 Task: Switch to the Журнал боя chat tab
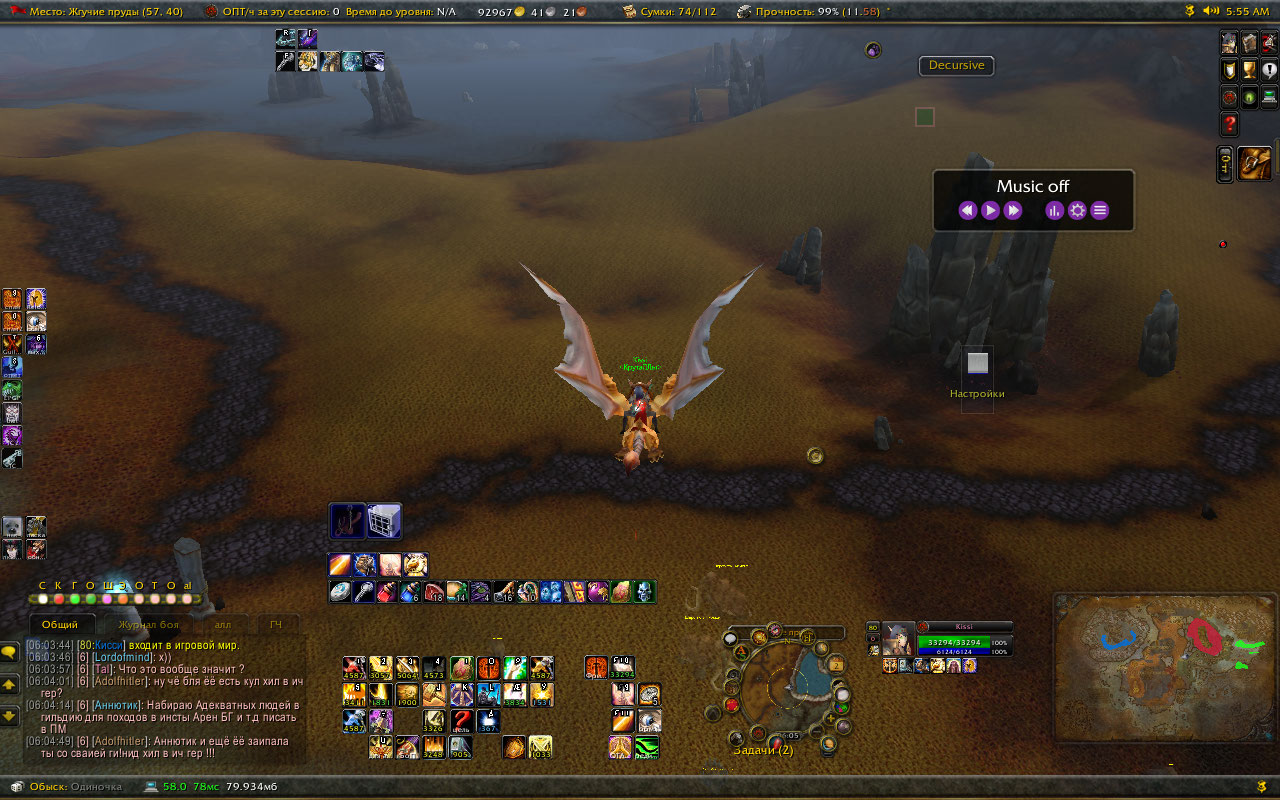tap(148, 625)
